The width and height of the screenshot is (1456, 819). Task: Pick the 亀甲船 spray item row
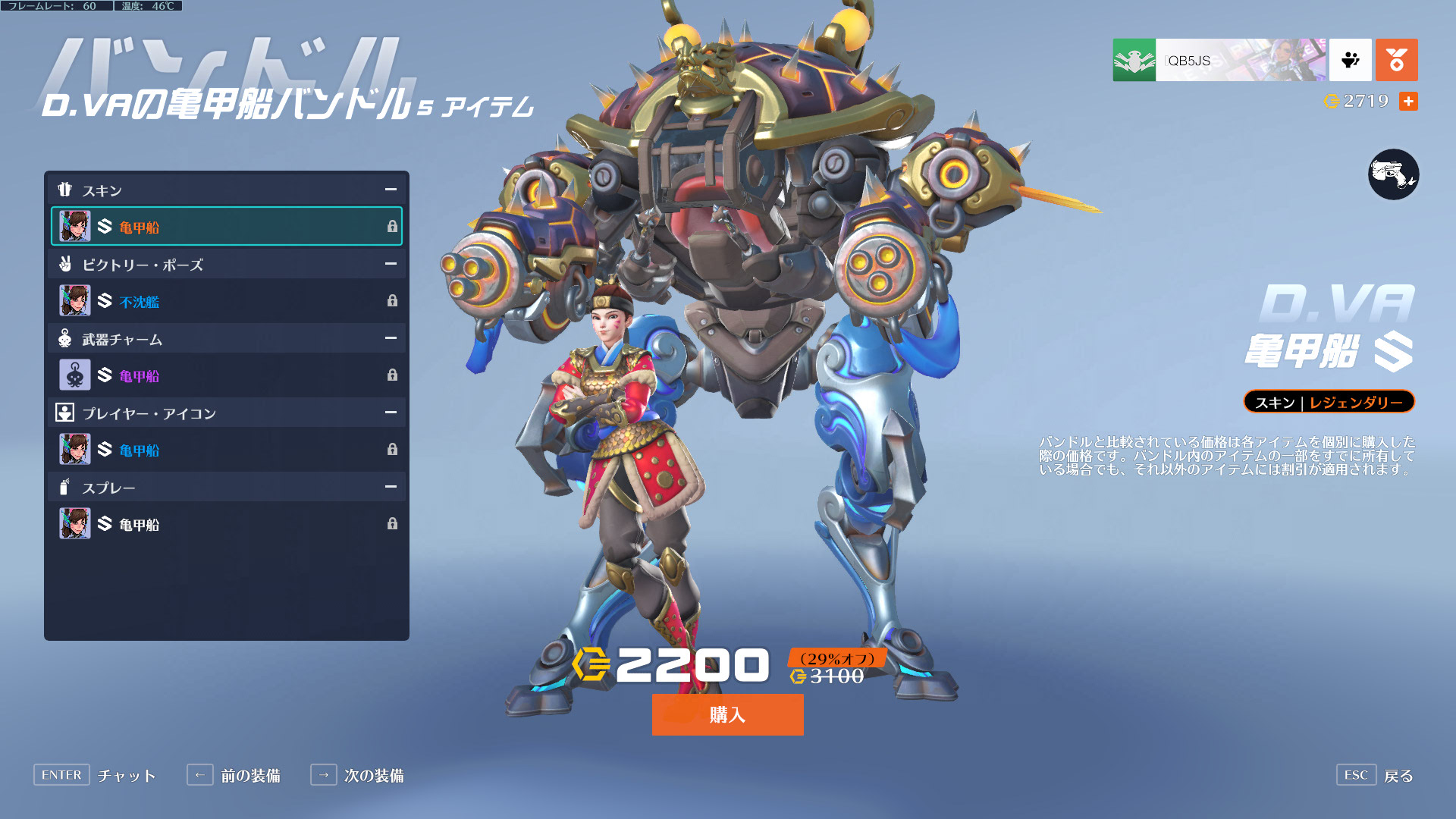click(226, 524)
